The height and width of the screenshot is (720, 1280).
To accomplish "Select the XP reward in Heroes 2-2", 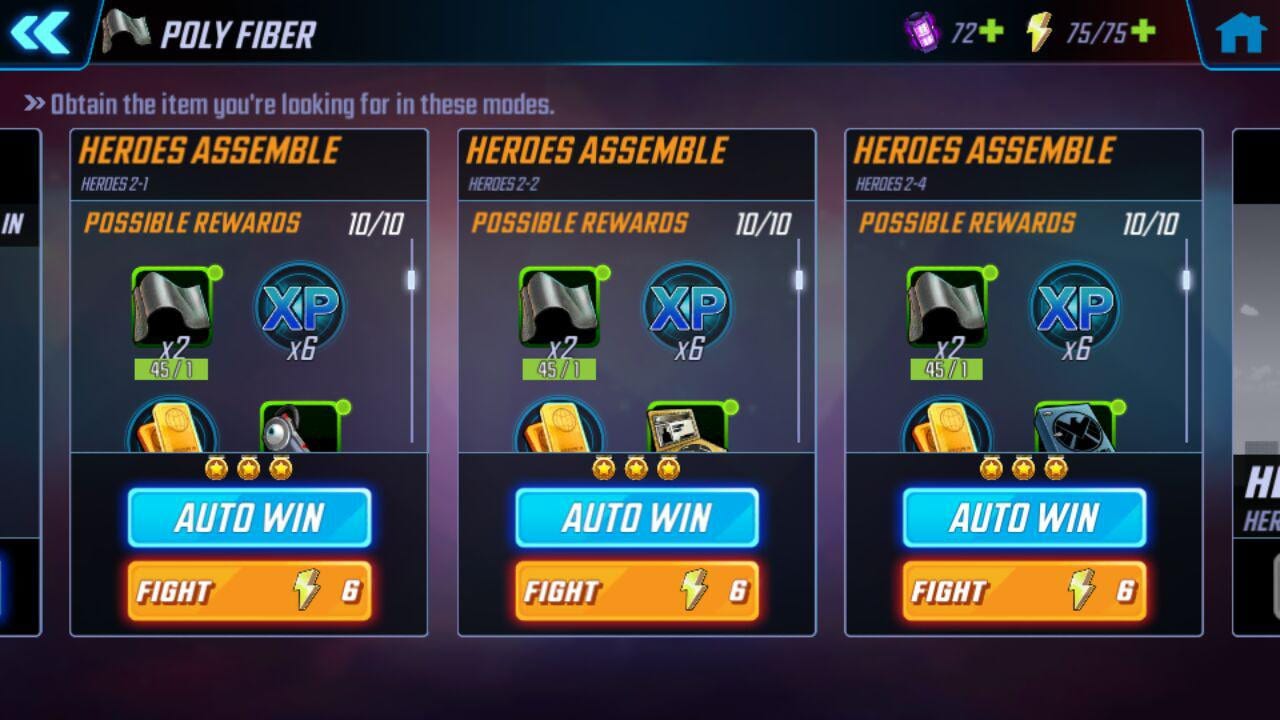I will tap(687, 307).
